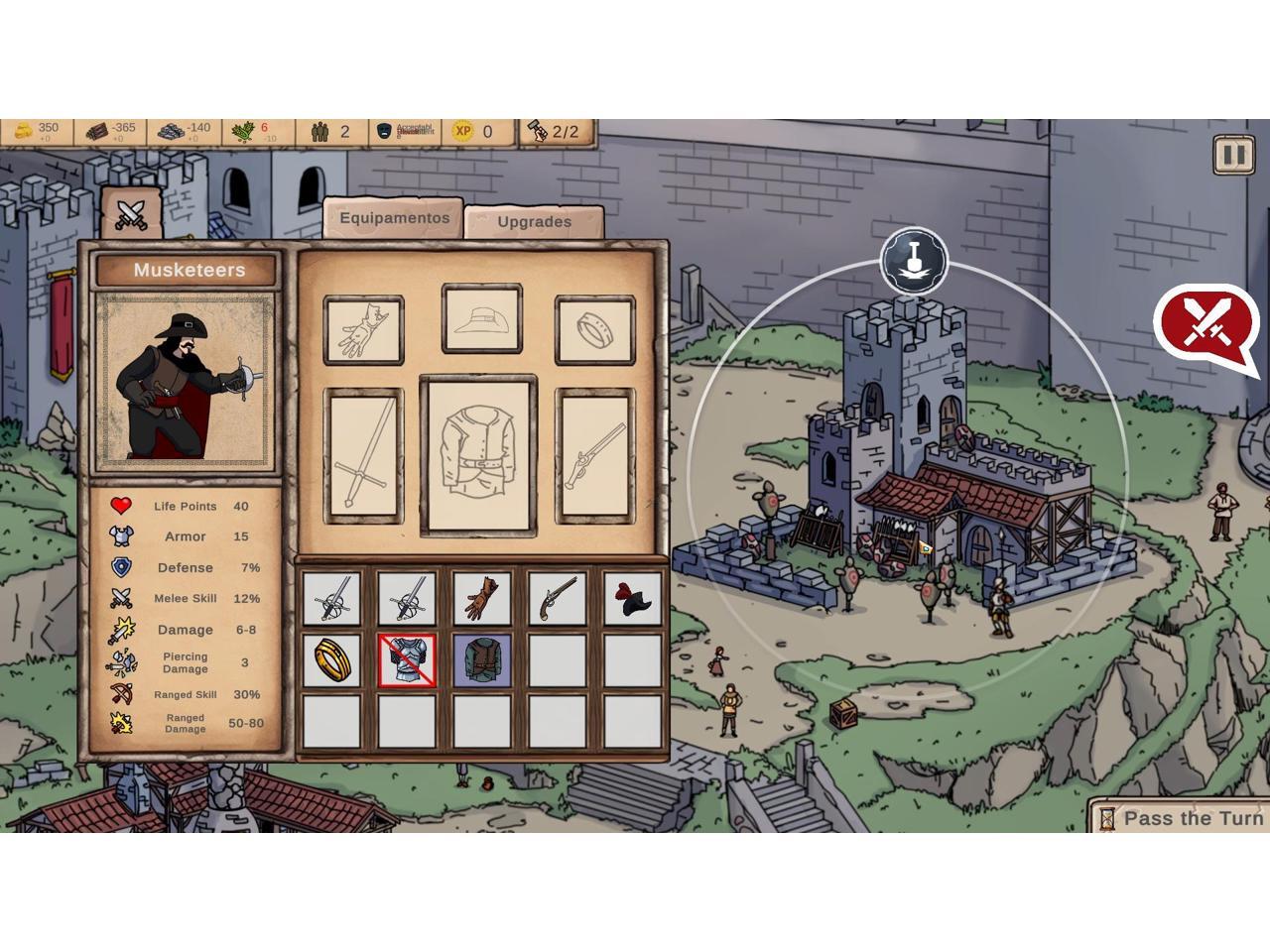
Task: Select the leather glove in inventory
Action: [481, 599]
